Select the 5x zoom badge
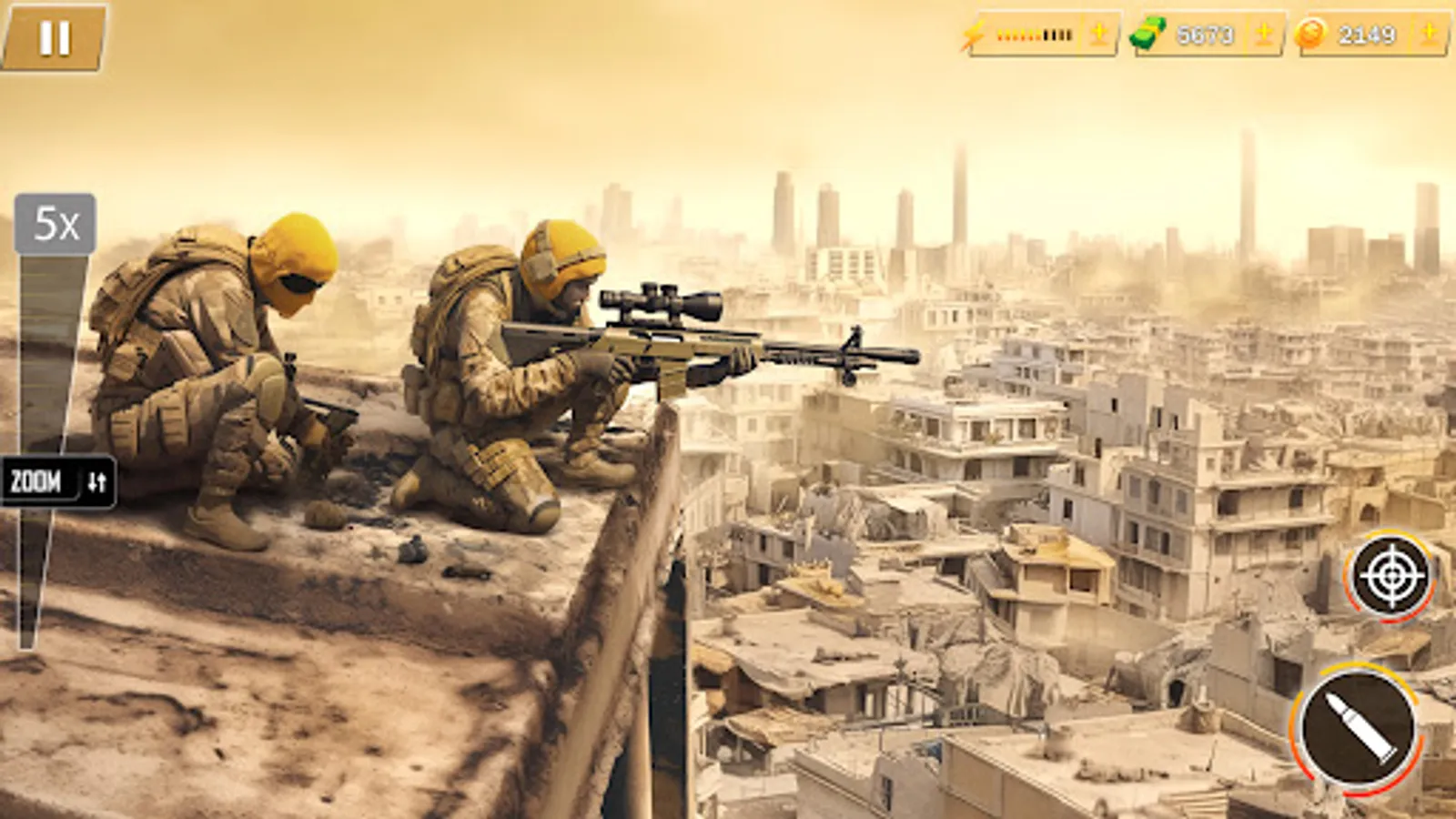Viewport: 1456px width, 819px height. (55, 221)
